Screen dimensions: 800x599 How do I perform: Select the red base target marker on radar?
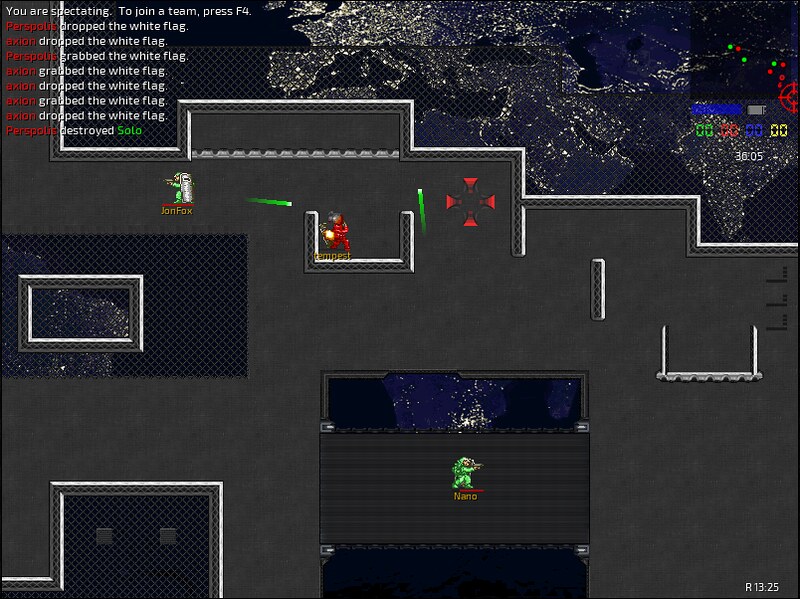coord(790,96)
